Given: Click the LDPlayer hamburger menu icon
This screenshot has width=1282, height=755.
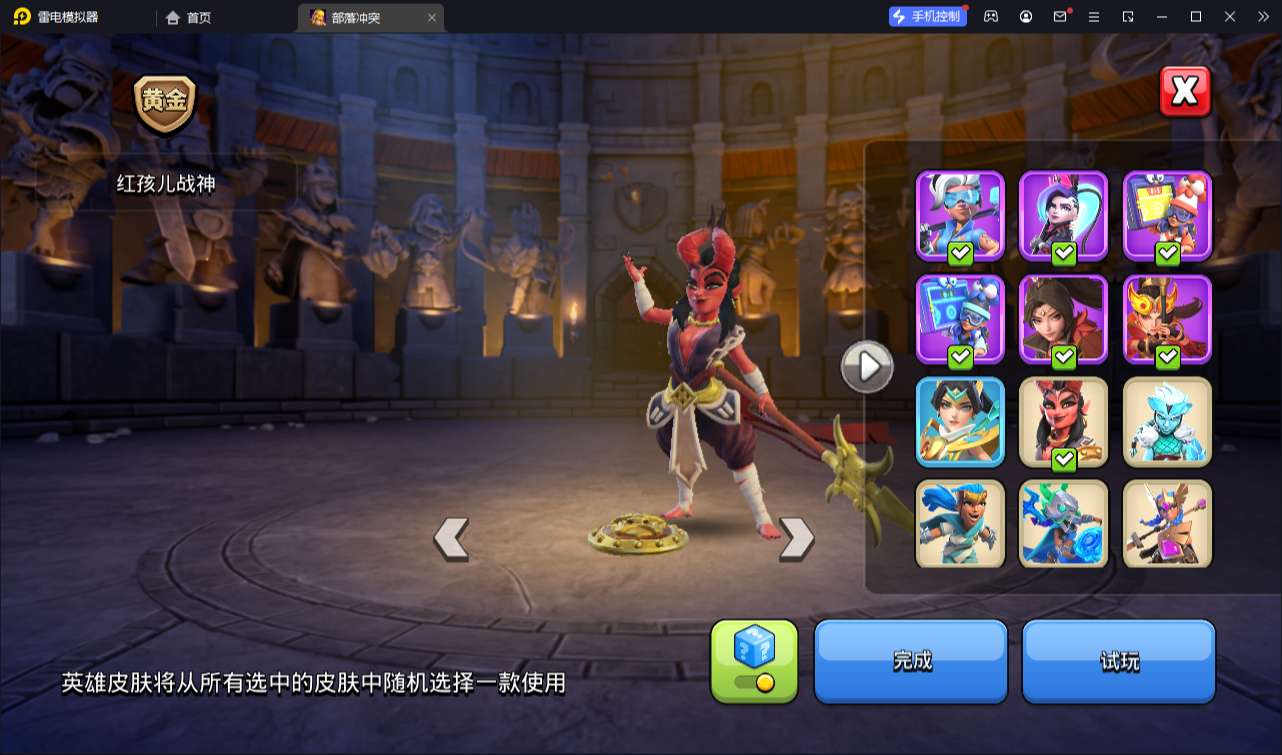Looking at the screenshot, I should (1094, 16).
